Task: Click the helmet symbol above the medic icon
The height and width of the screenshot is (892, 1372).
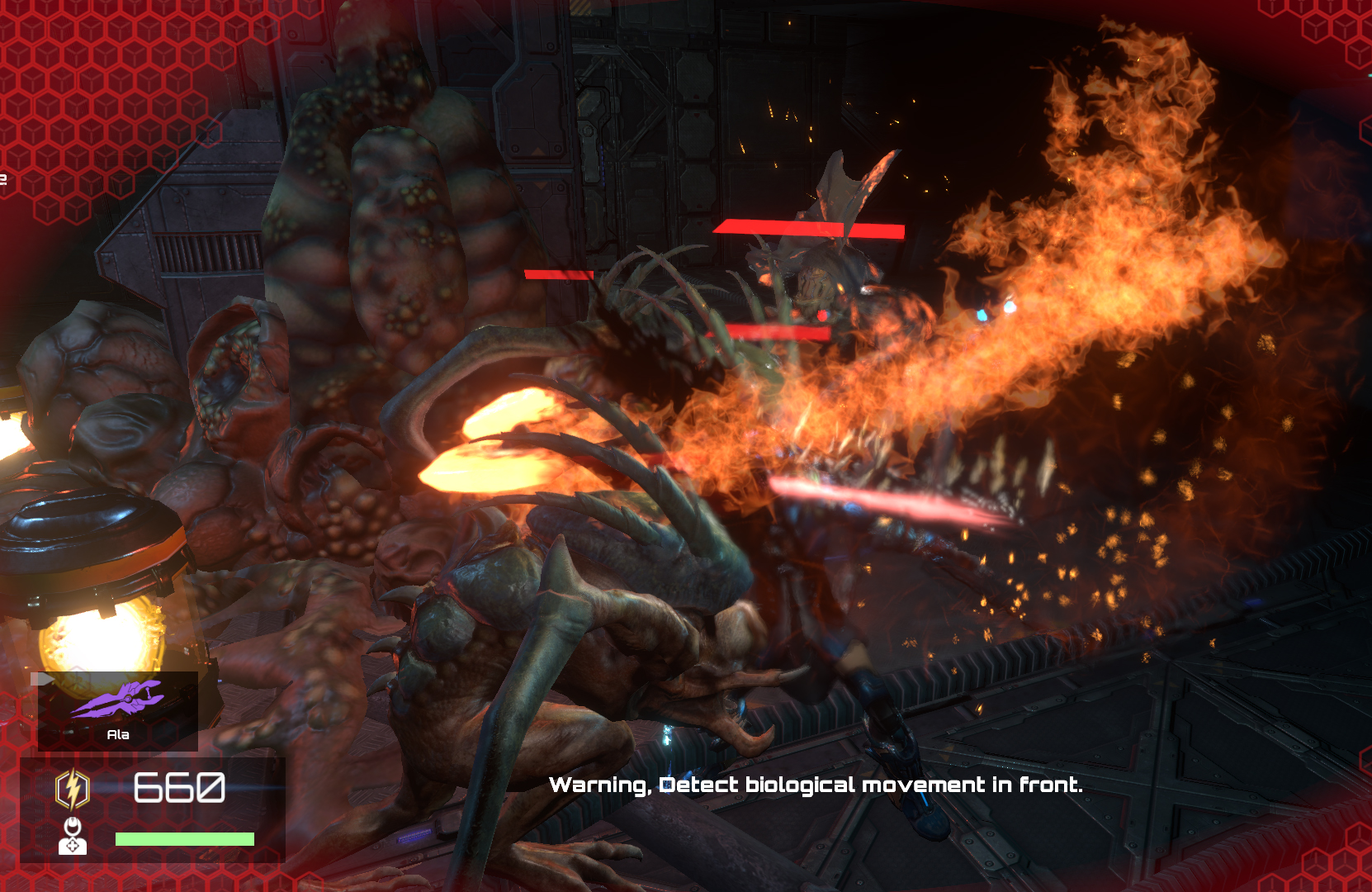Action: [x=73, y=826]
